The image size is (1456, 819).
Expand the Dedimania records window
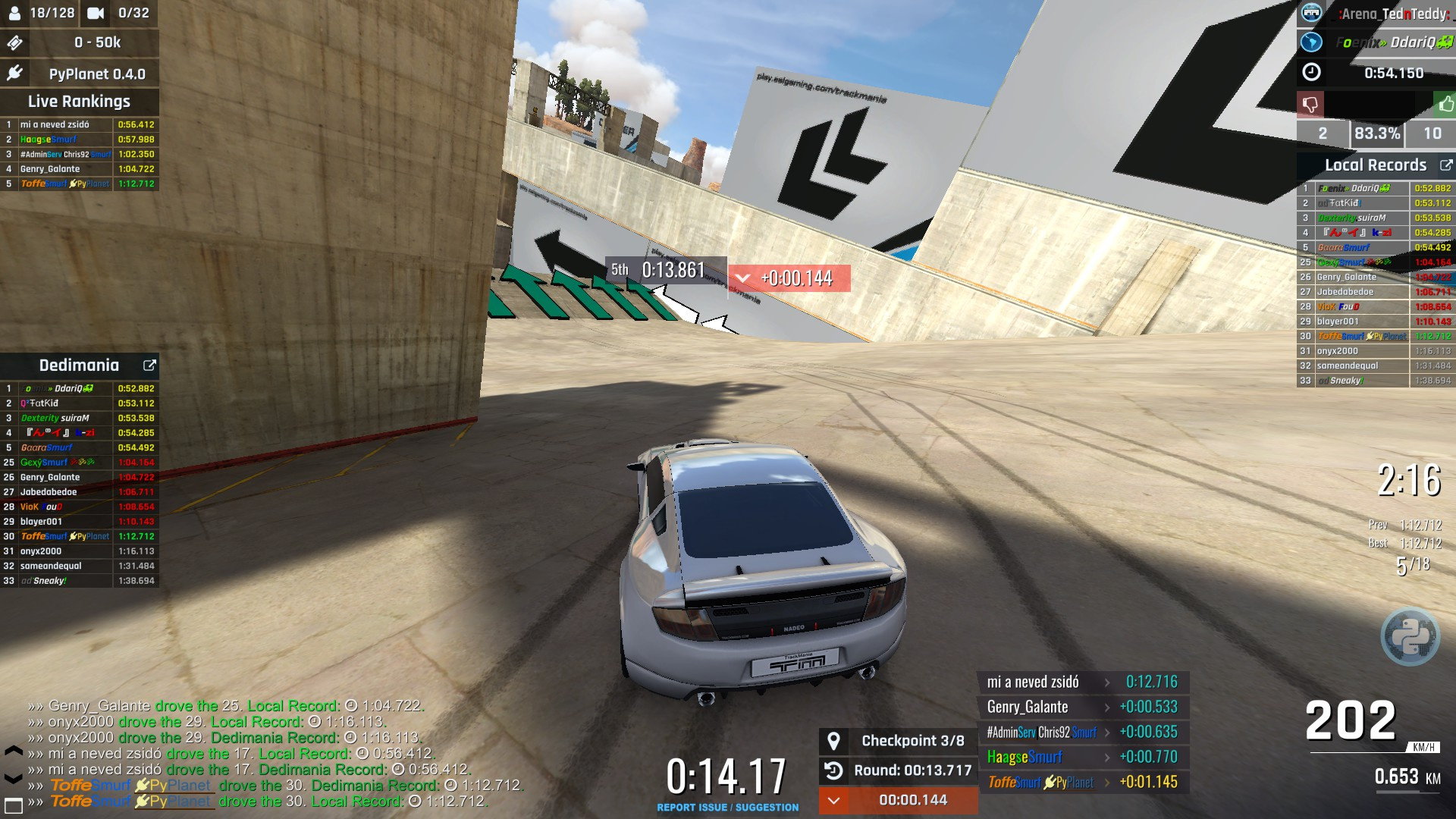149,366
